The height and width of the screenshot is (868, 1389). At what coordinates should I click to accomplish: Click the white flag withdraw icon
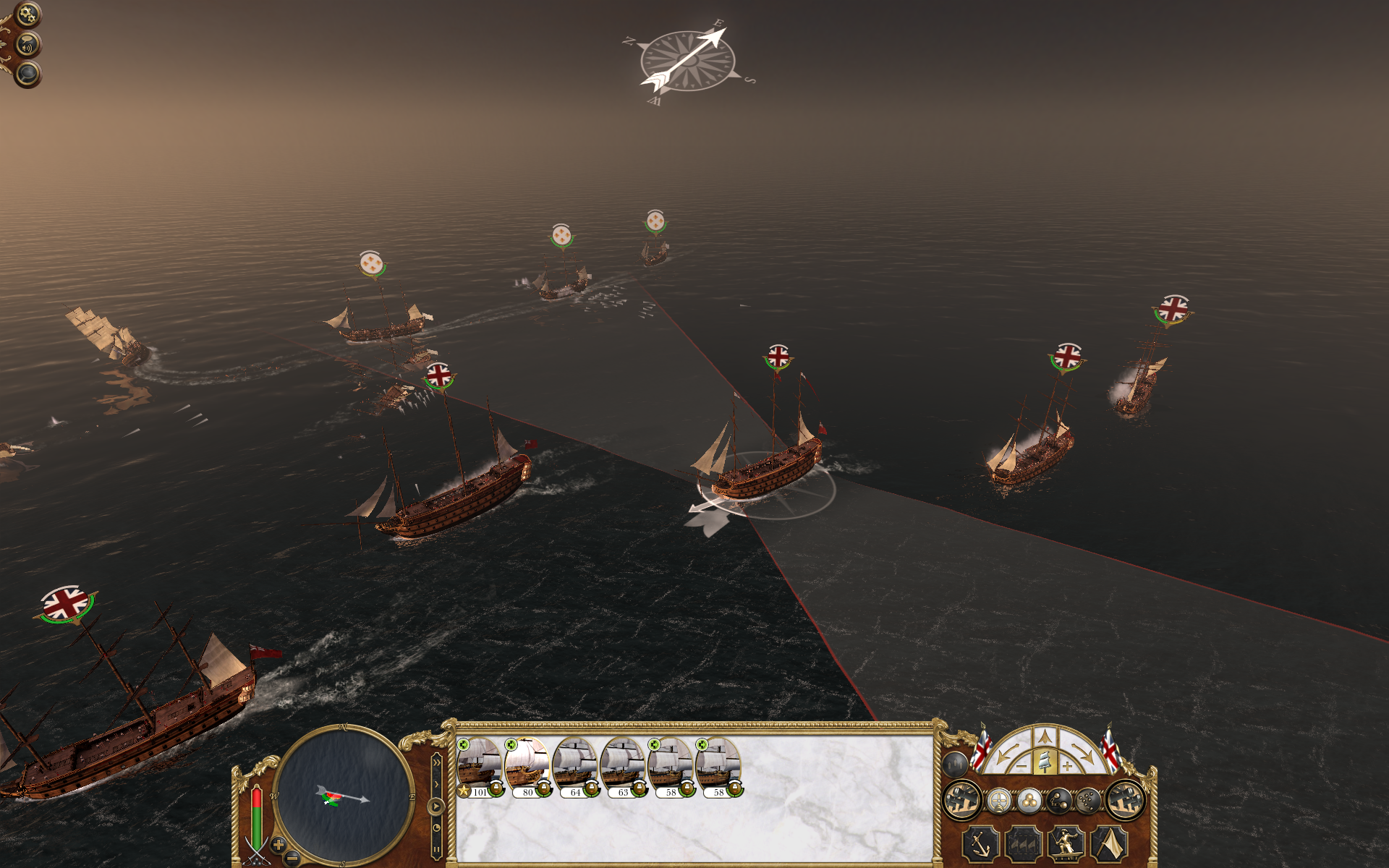click(1110, 845)
